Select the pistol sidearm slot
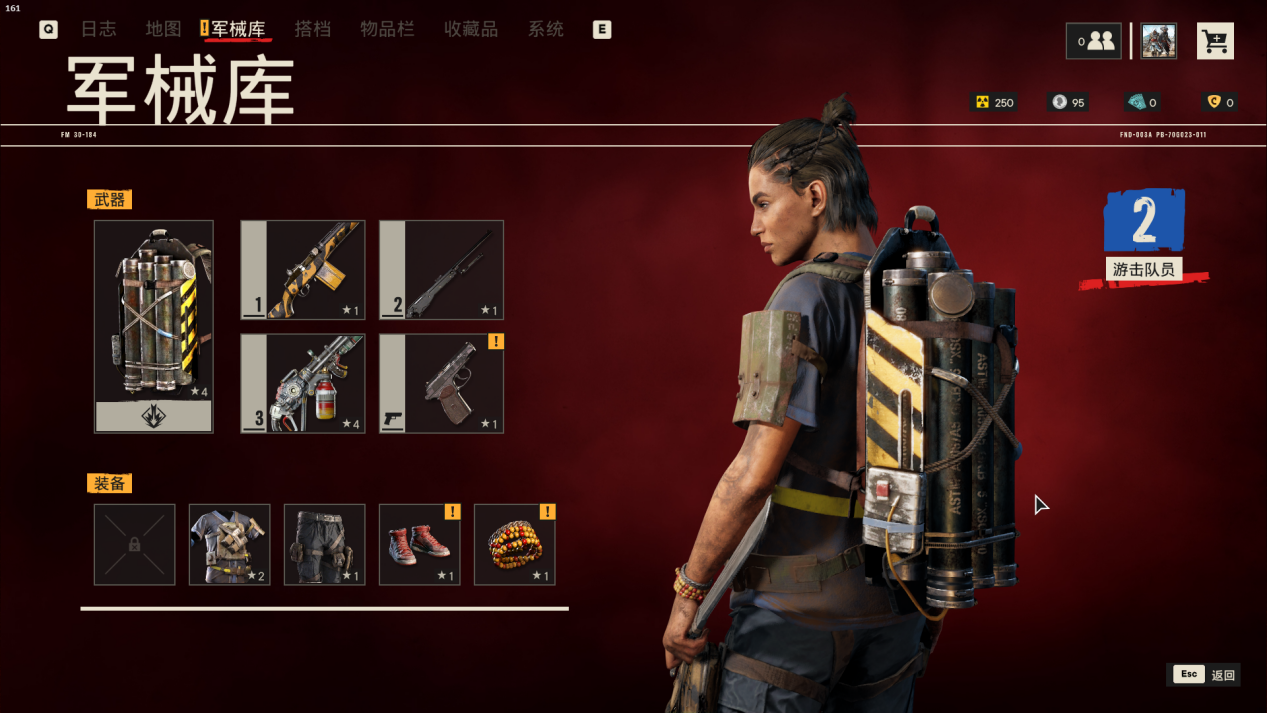Screen dimensions: 1267x713 click(441, 383)
